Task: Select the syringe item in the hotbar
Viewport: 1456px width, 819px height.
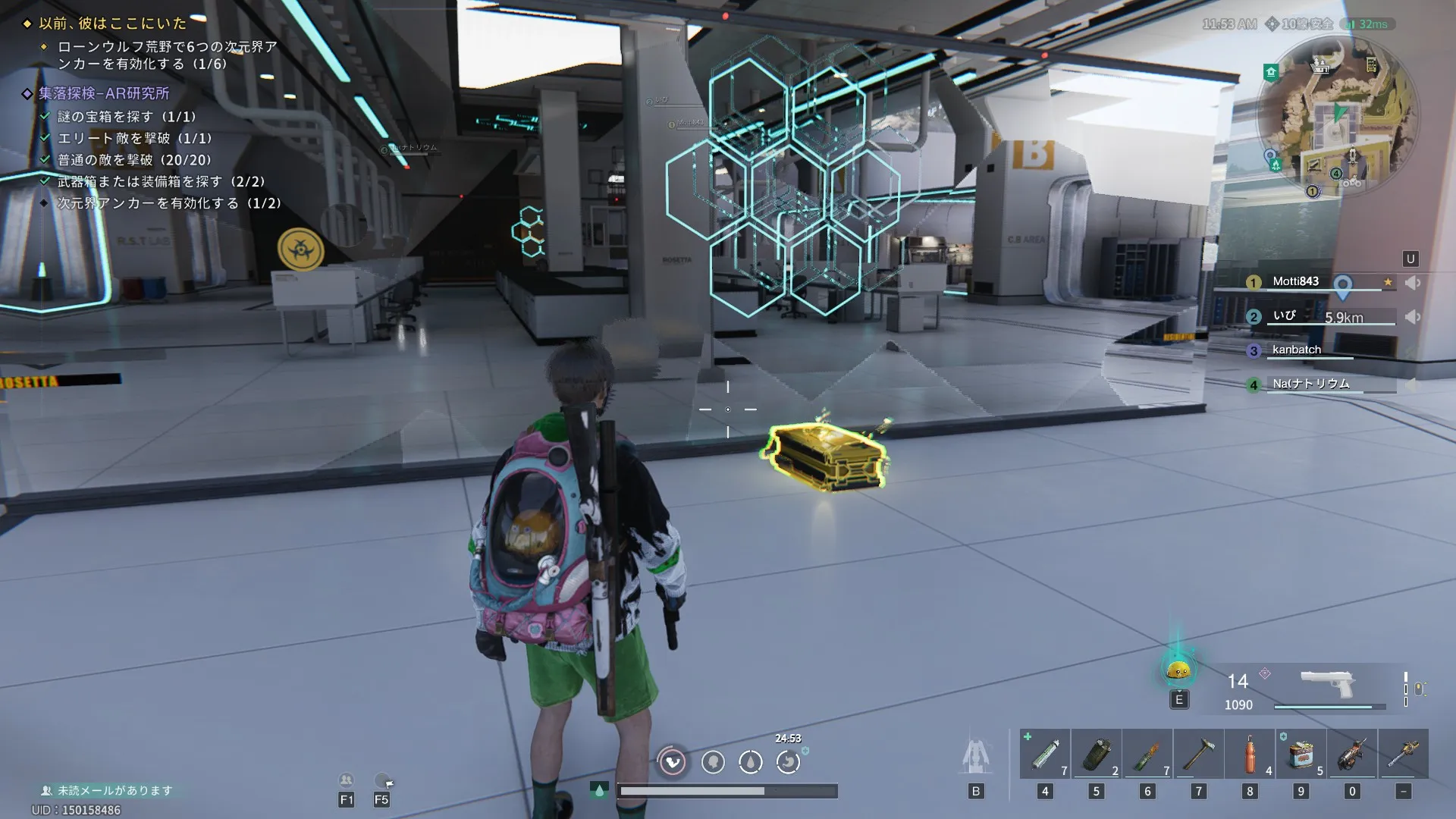Action: click(1045, 755)
